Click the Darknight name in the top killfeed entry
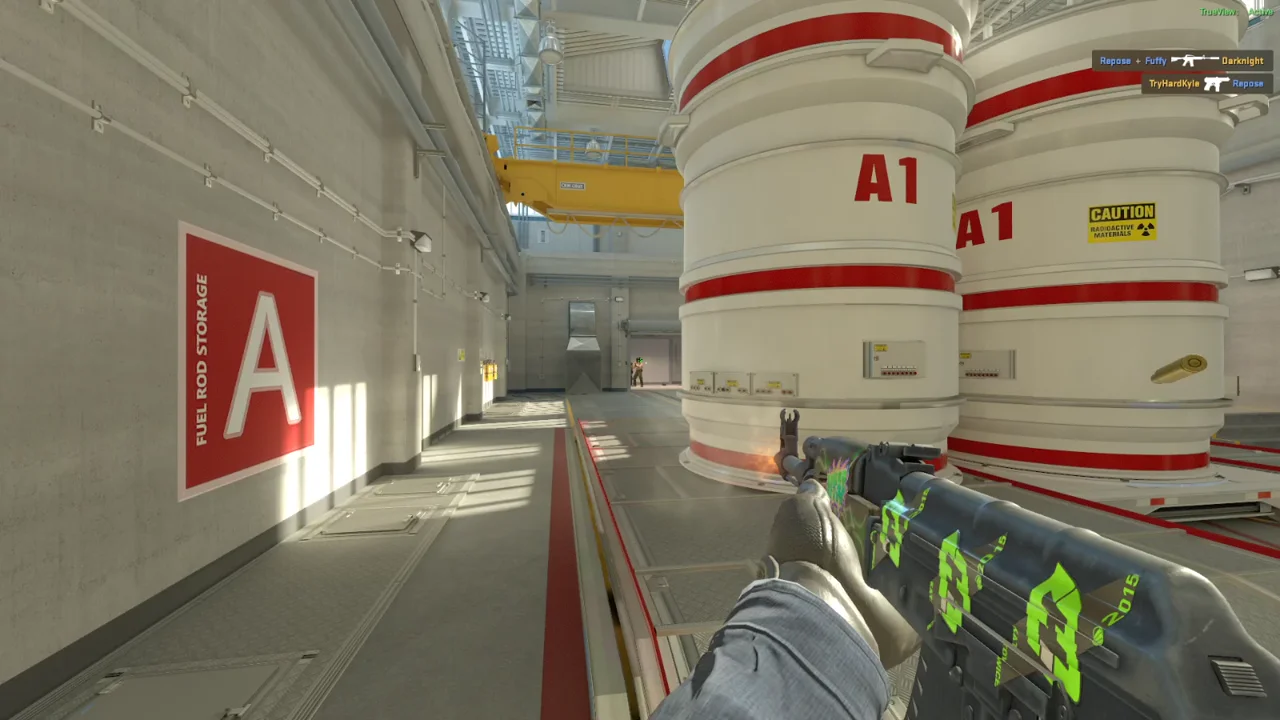Viewport: 1280px width, 720px height. (x=1245, y=60)
